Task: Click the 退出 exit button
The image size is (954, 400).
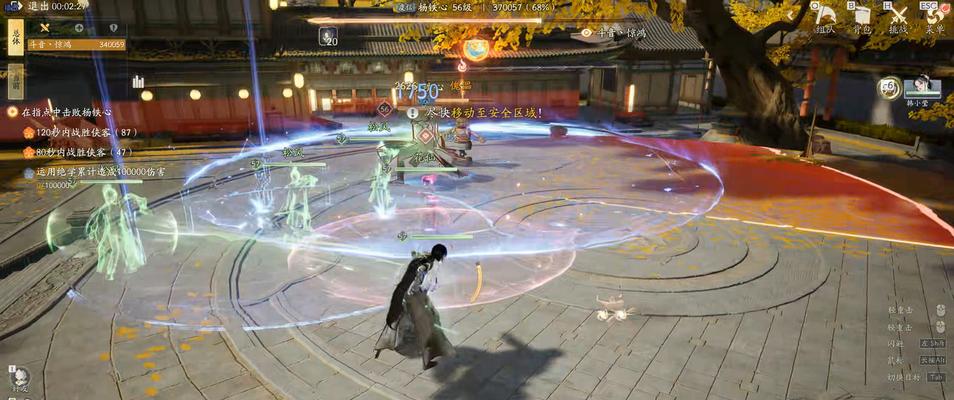Action: [x=37, y=6]
